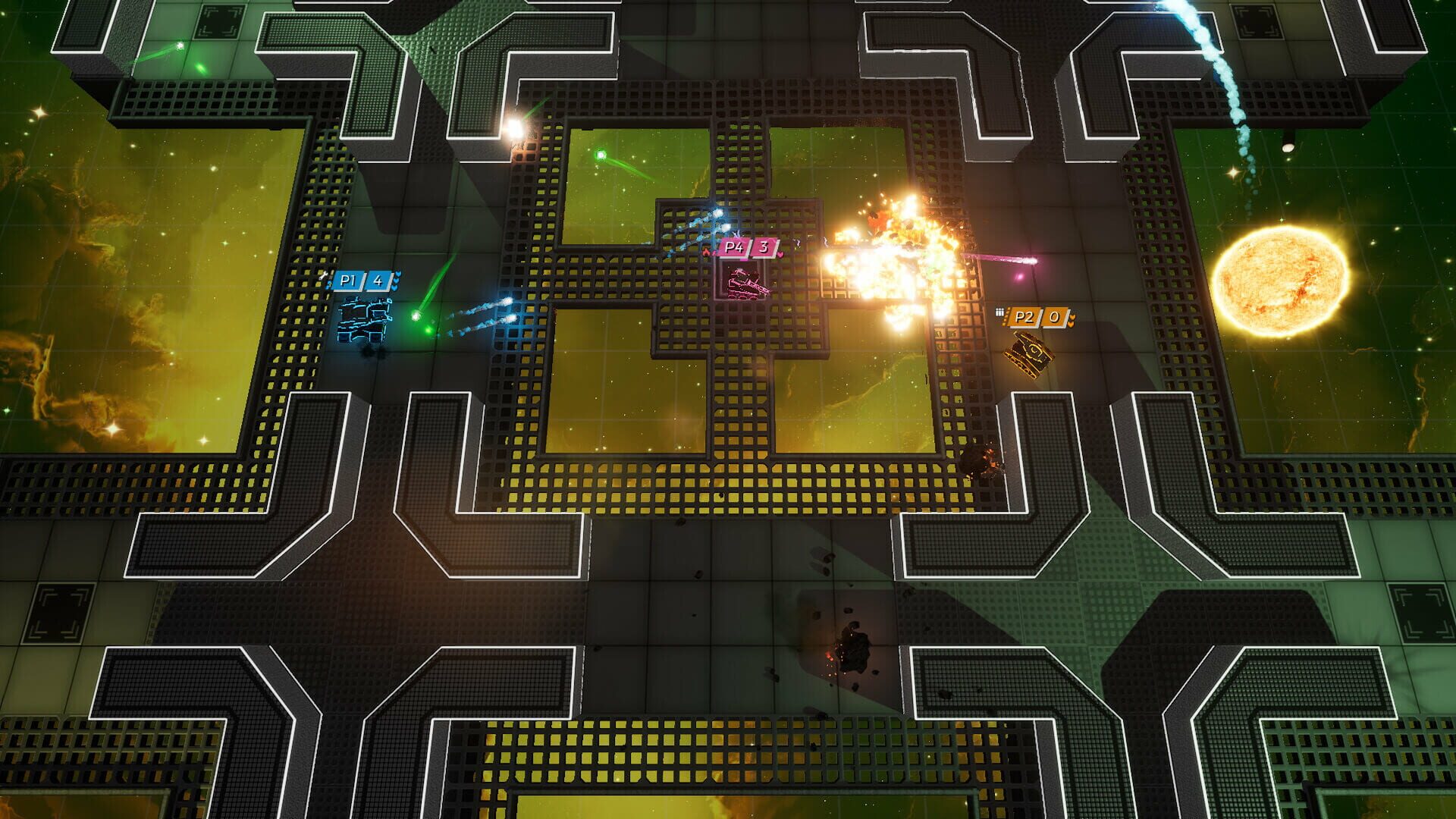
Task: Click the heart icon beside P4's score
Action: pyautogui.click(x=780, y=255)
